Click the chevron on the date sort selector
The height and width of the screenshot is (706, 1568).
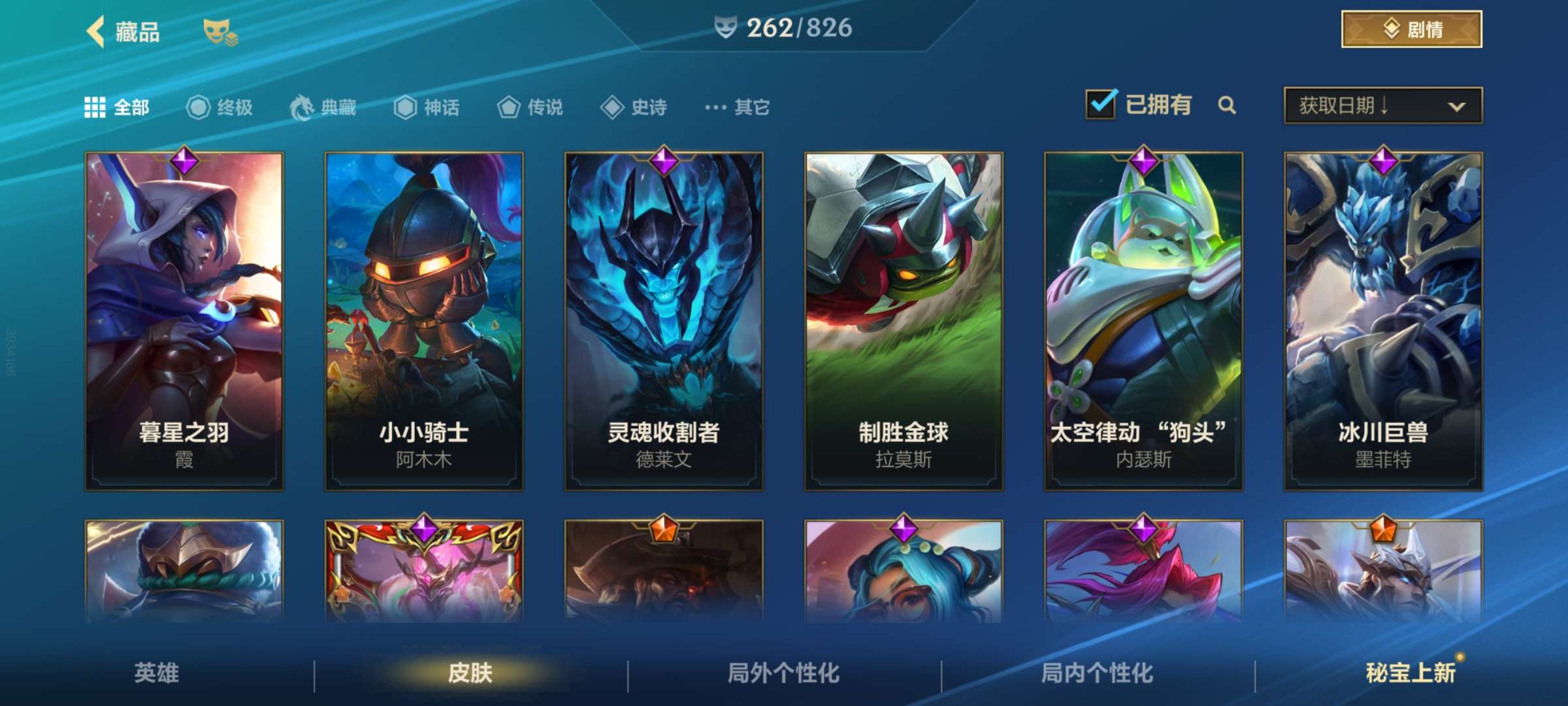point(1456,106)
